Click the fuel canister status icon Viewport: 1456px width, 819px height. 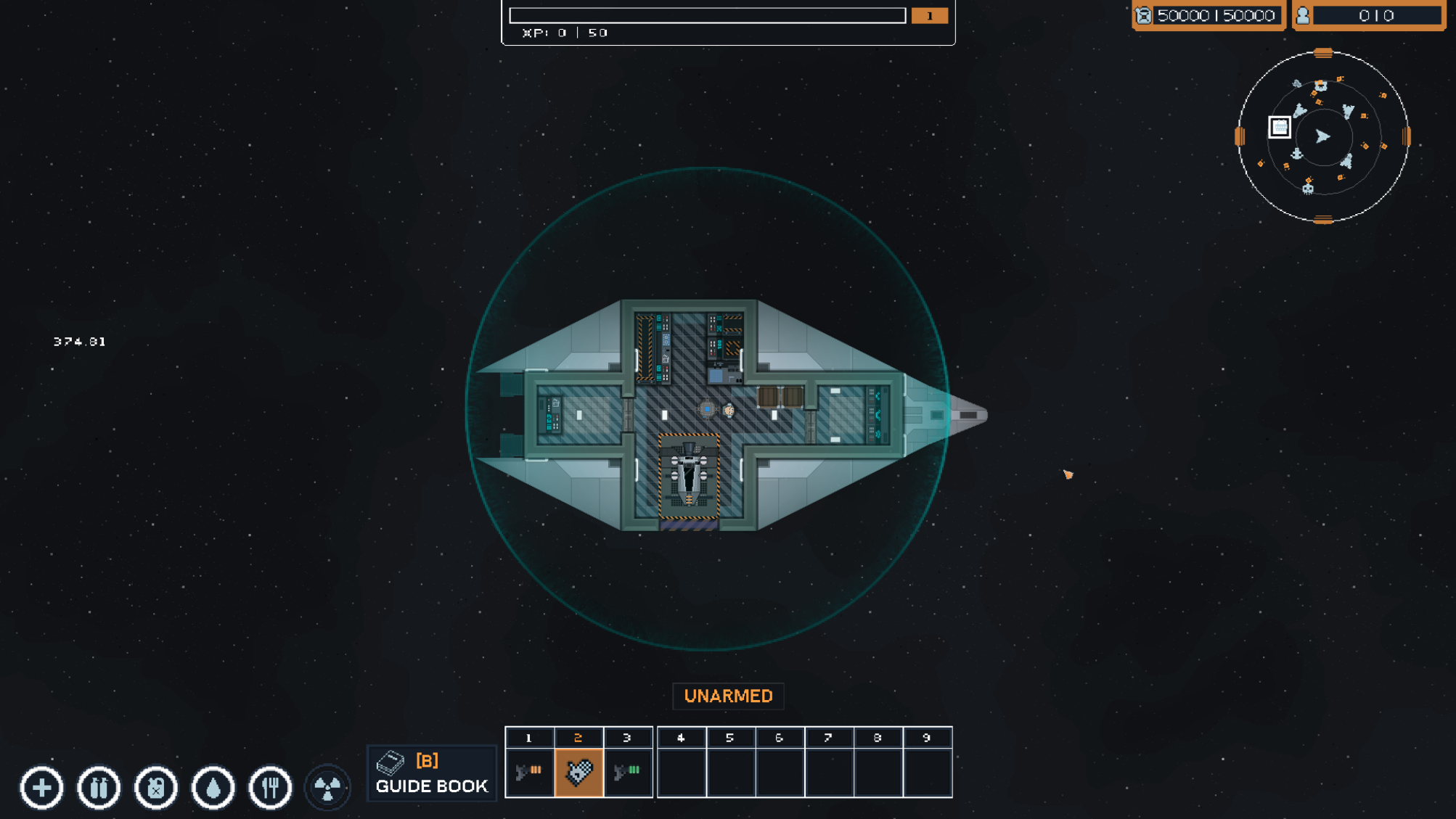tap(156, 788)
